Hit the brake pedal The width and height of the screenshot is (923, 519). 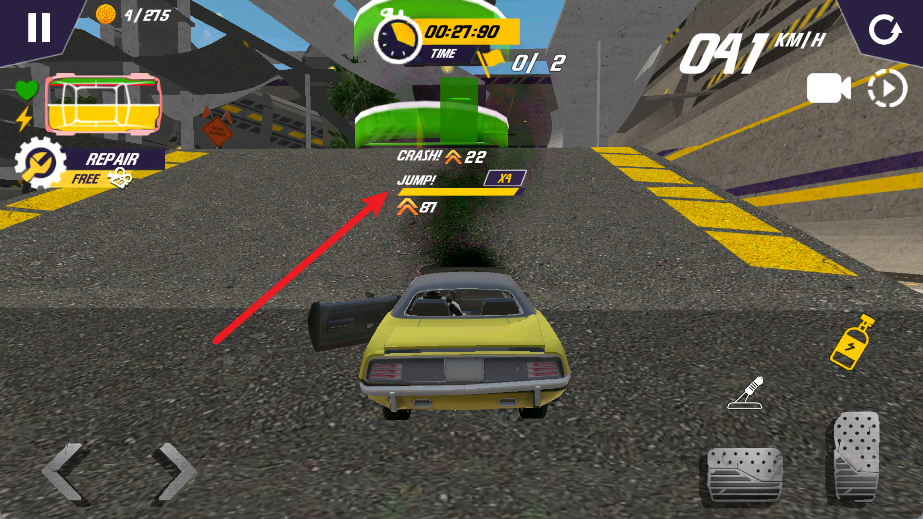744,474
